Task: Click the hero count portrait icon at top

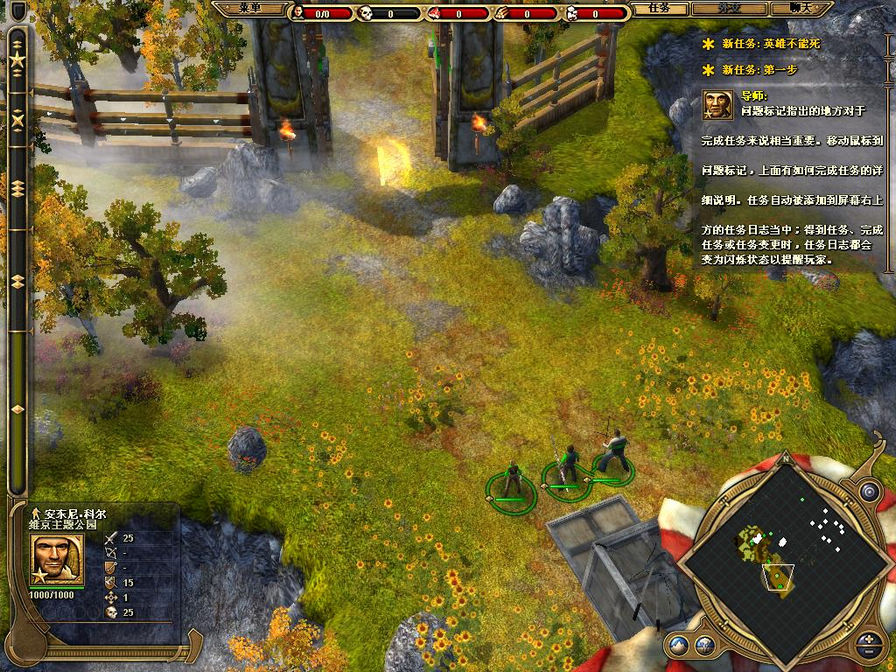Action: point(297,13)
